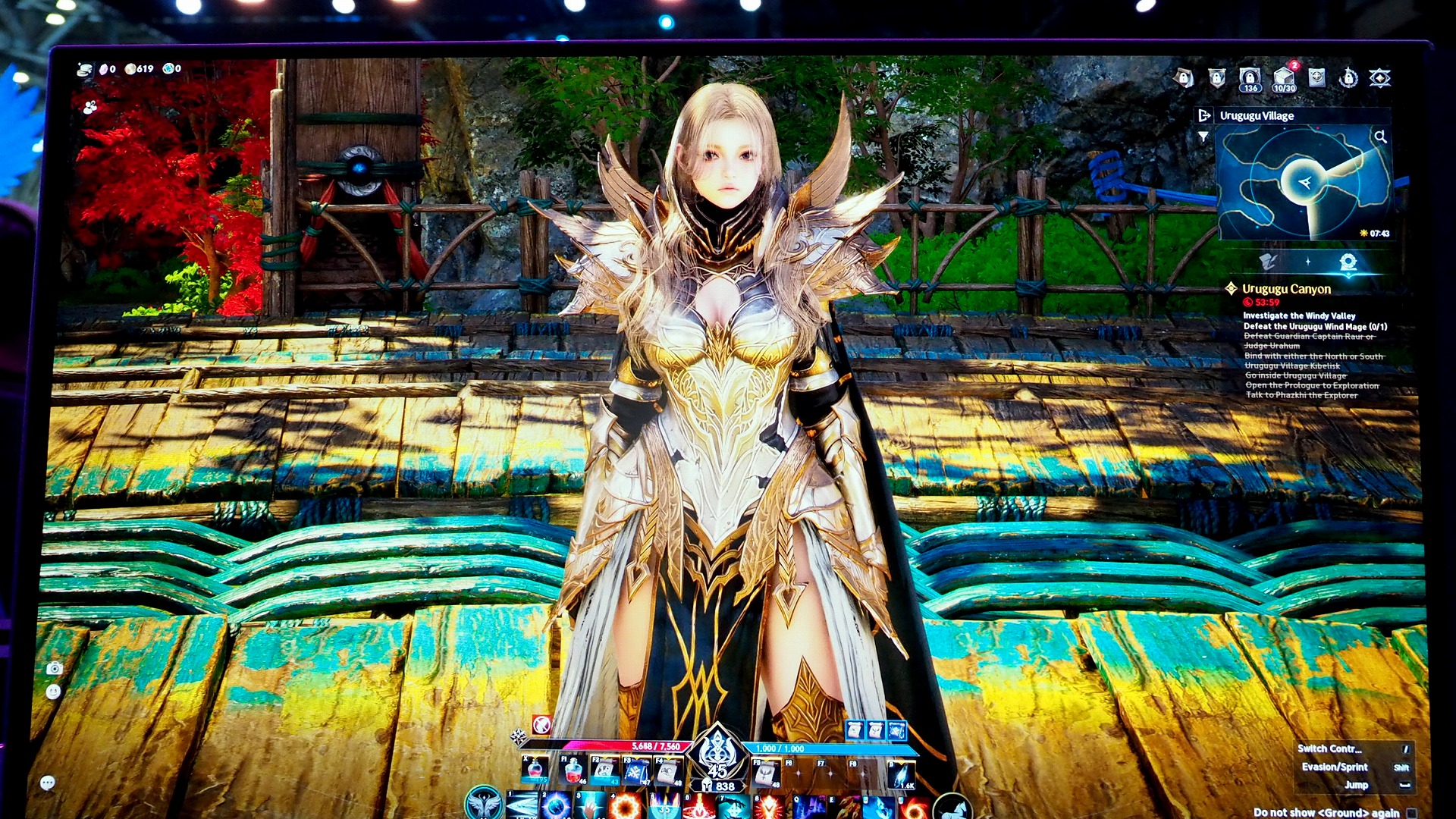This screenshot has height=819, width=1456.
Task: Switch to the highlighted dungeon portal tracker tab
Action: [x=1348, y=262]
